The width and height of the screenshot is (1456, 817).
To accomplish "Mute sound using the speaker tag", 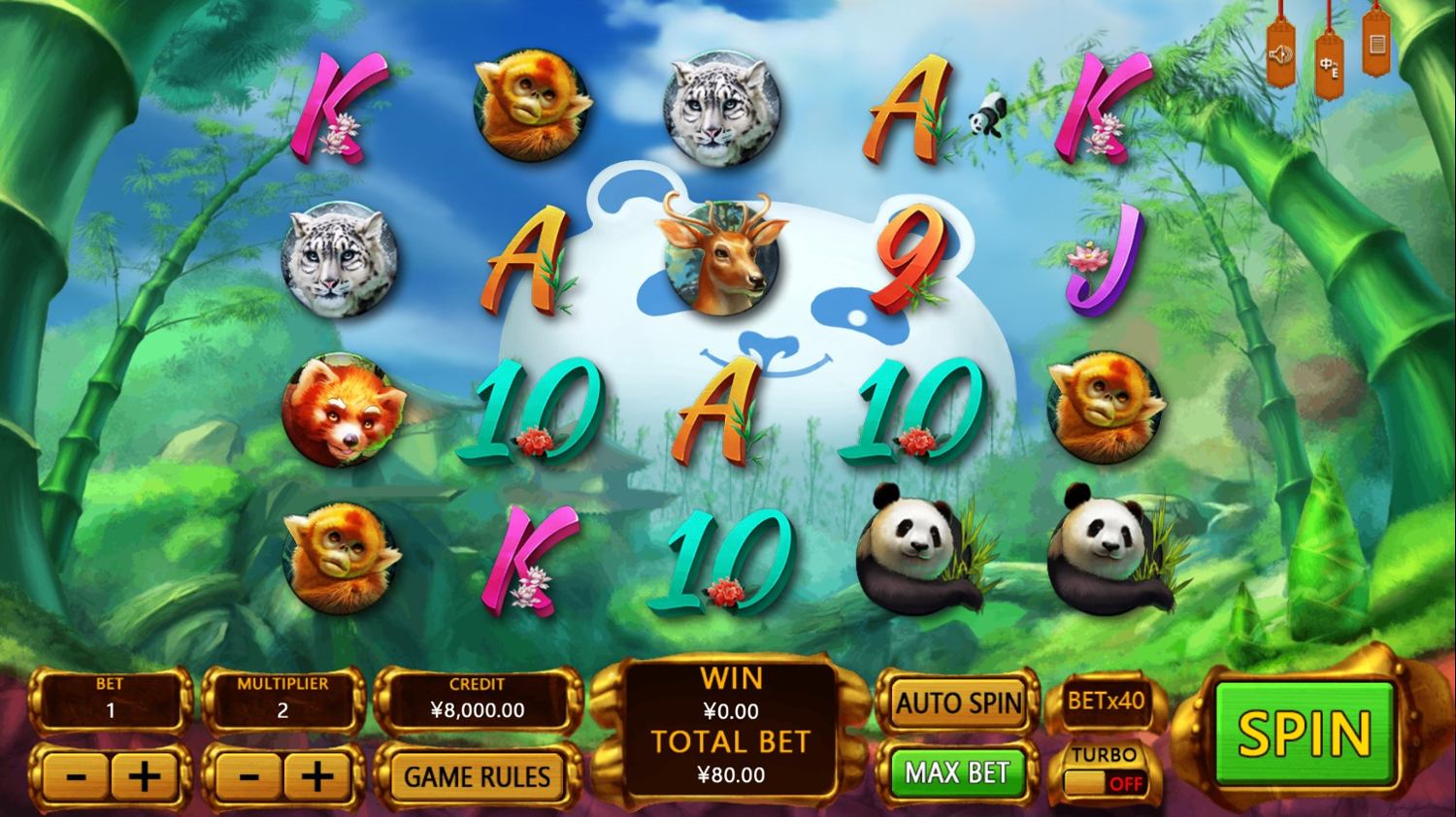I will click(x=1282, y=56).
